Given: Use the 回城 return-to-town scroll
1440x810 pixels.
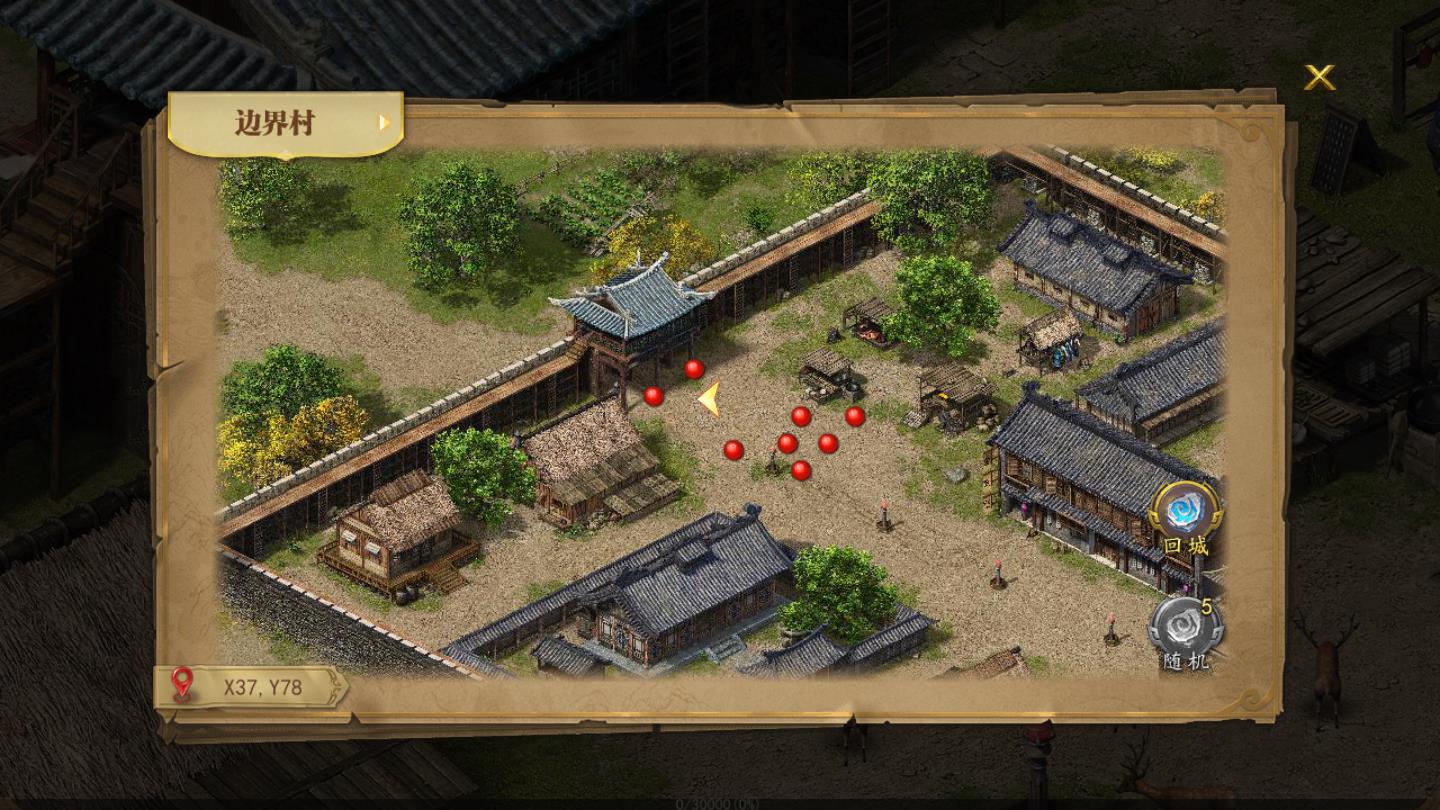Looking at the screenshot, I should (1185, 511).
